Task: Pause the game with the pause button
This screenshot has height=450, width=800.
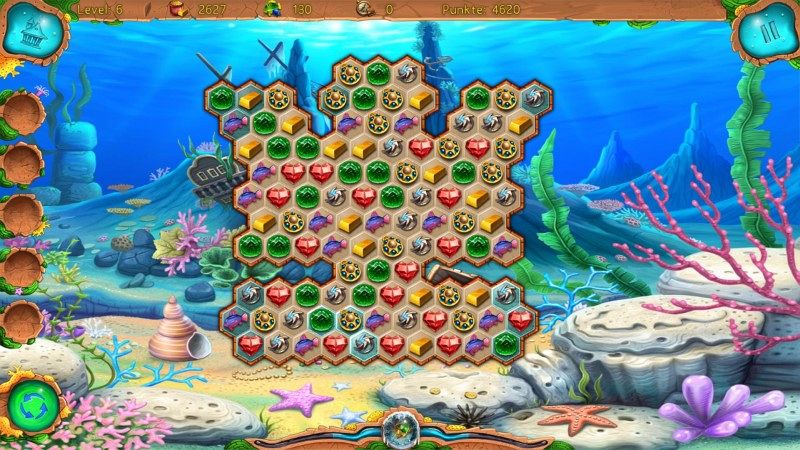Action: tap(766, 31)
